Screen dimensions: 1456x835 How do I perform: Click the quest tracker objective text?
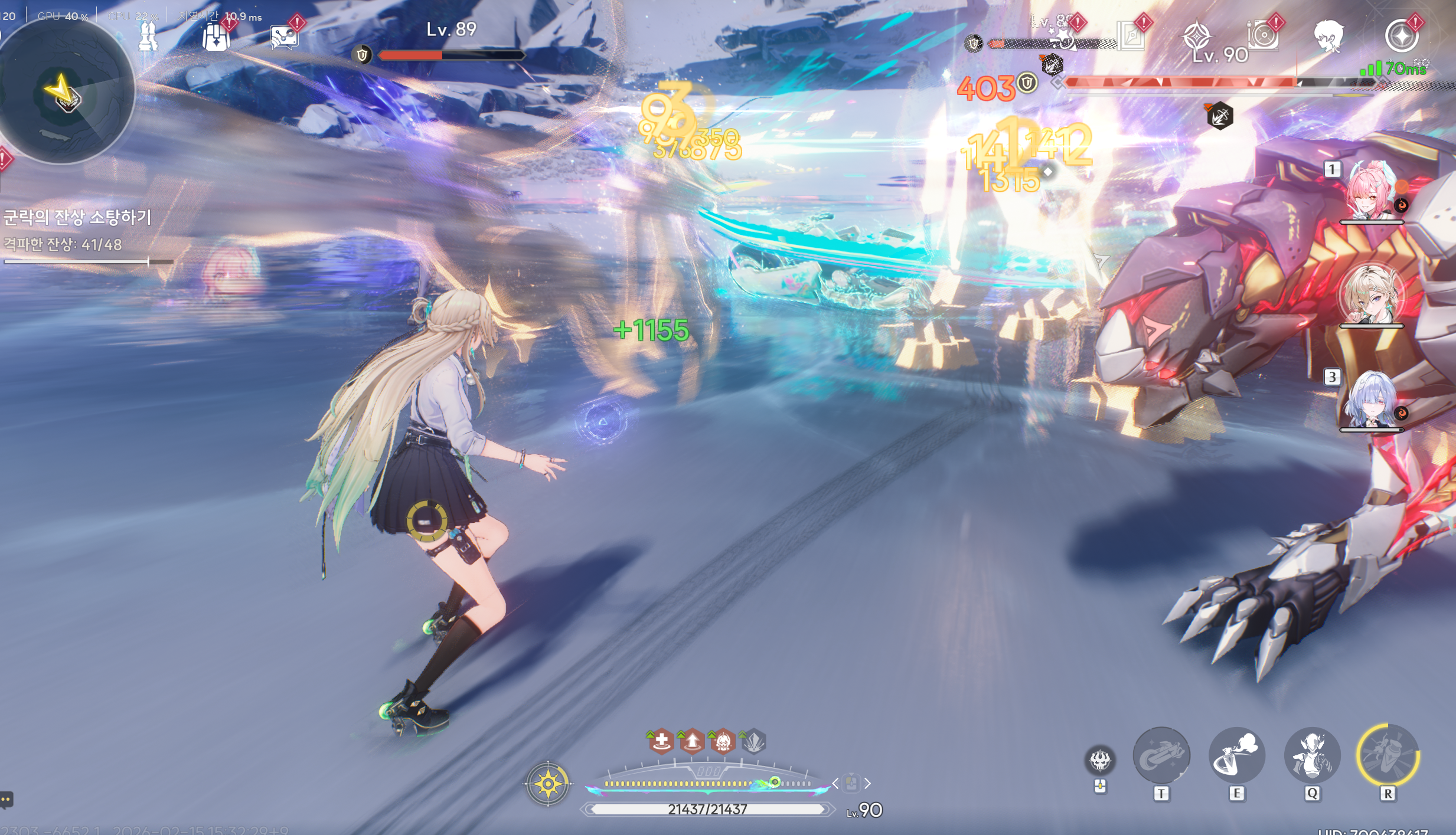[x=77, y=217]
